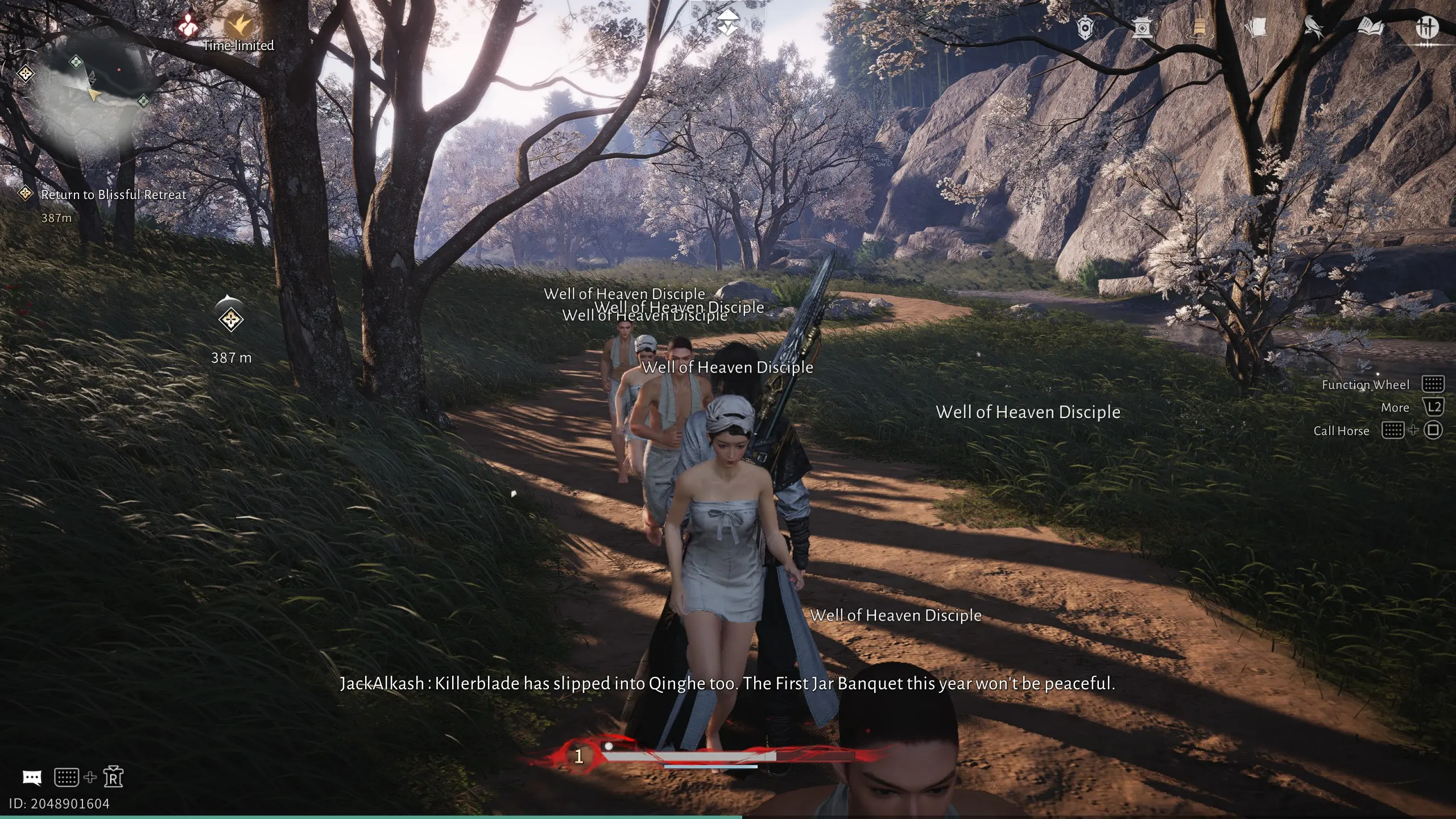Viewport: 1456px width, 819px height.
Task: Open the chat speech-bubble icon
Action: 32,777
